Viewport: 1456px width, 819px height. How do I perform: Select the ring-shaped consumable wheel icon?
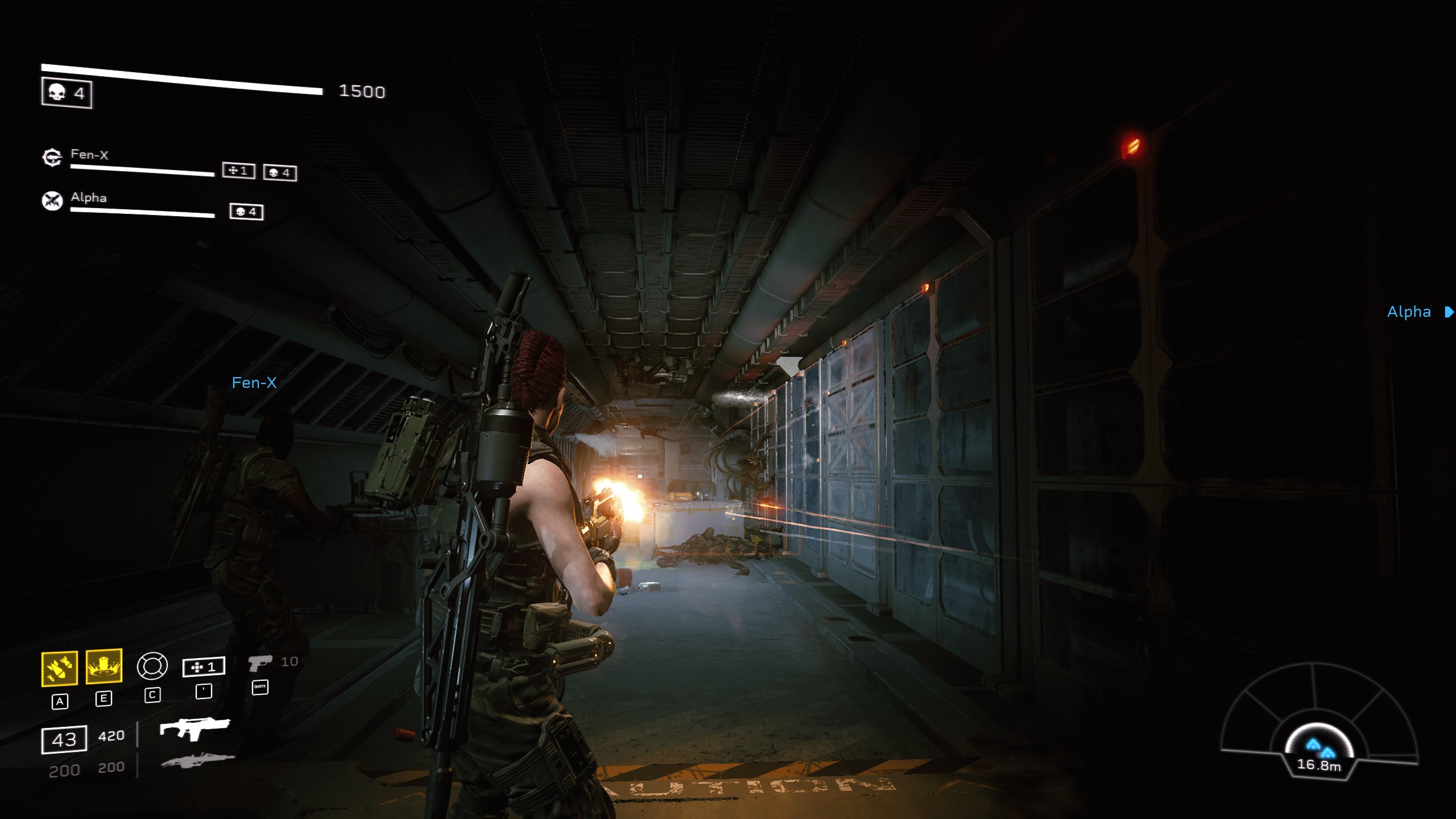[x=152, y=666]
